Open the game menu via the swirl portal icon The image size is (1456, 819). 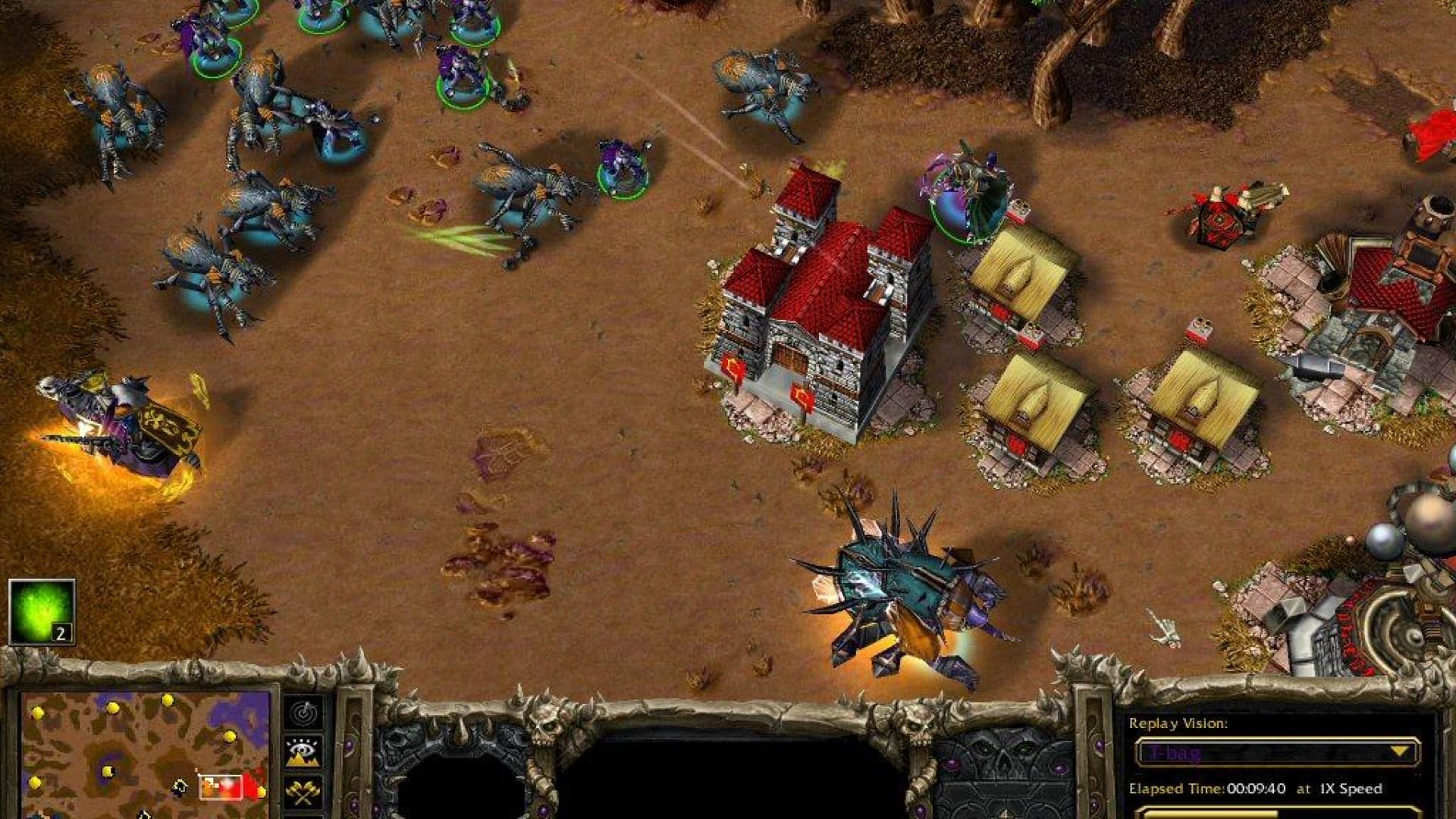[303, 713]
